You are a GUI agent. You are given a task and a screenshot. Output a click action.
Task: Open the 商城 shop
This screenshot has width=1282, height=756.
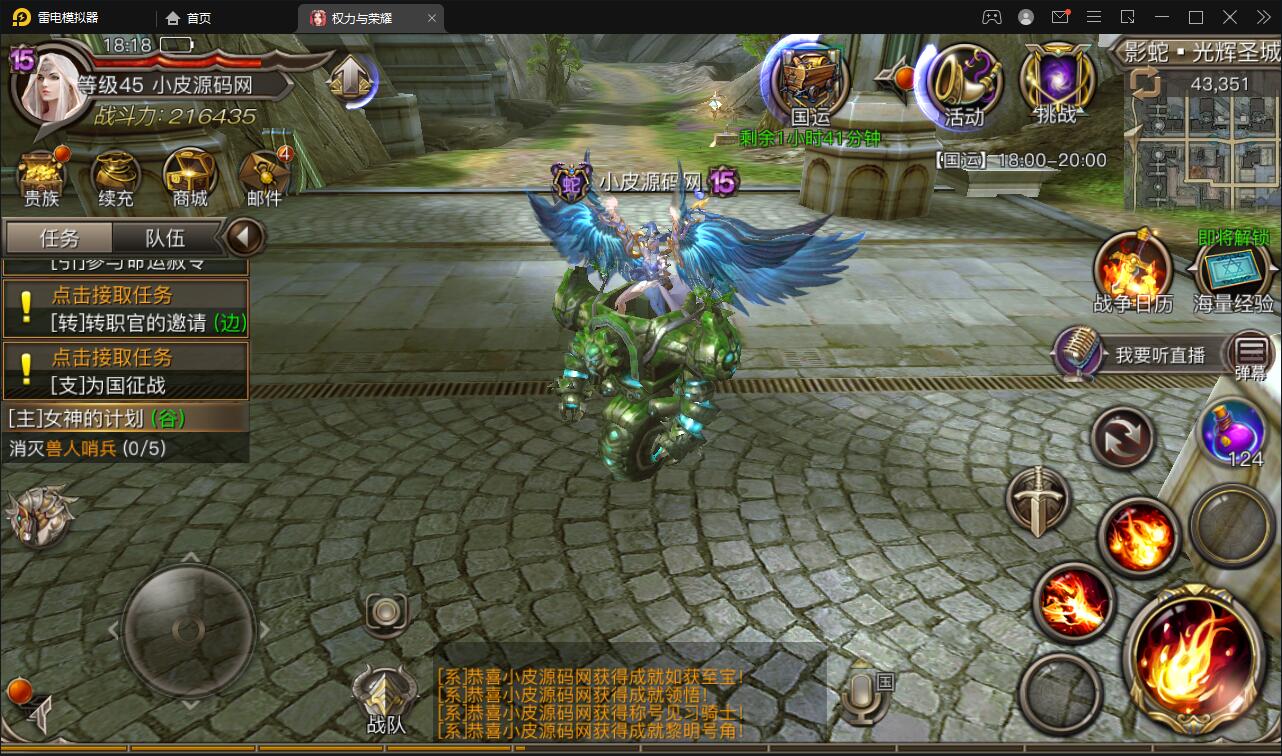coord(190,177)
